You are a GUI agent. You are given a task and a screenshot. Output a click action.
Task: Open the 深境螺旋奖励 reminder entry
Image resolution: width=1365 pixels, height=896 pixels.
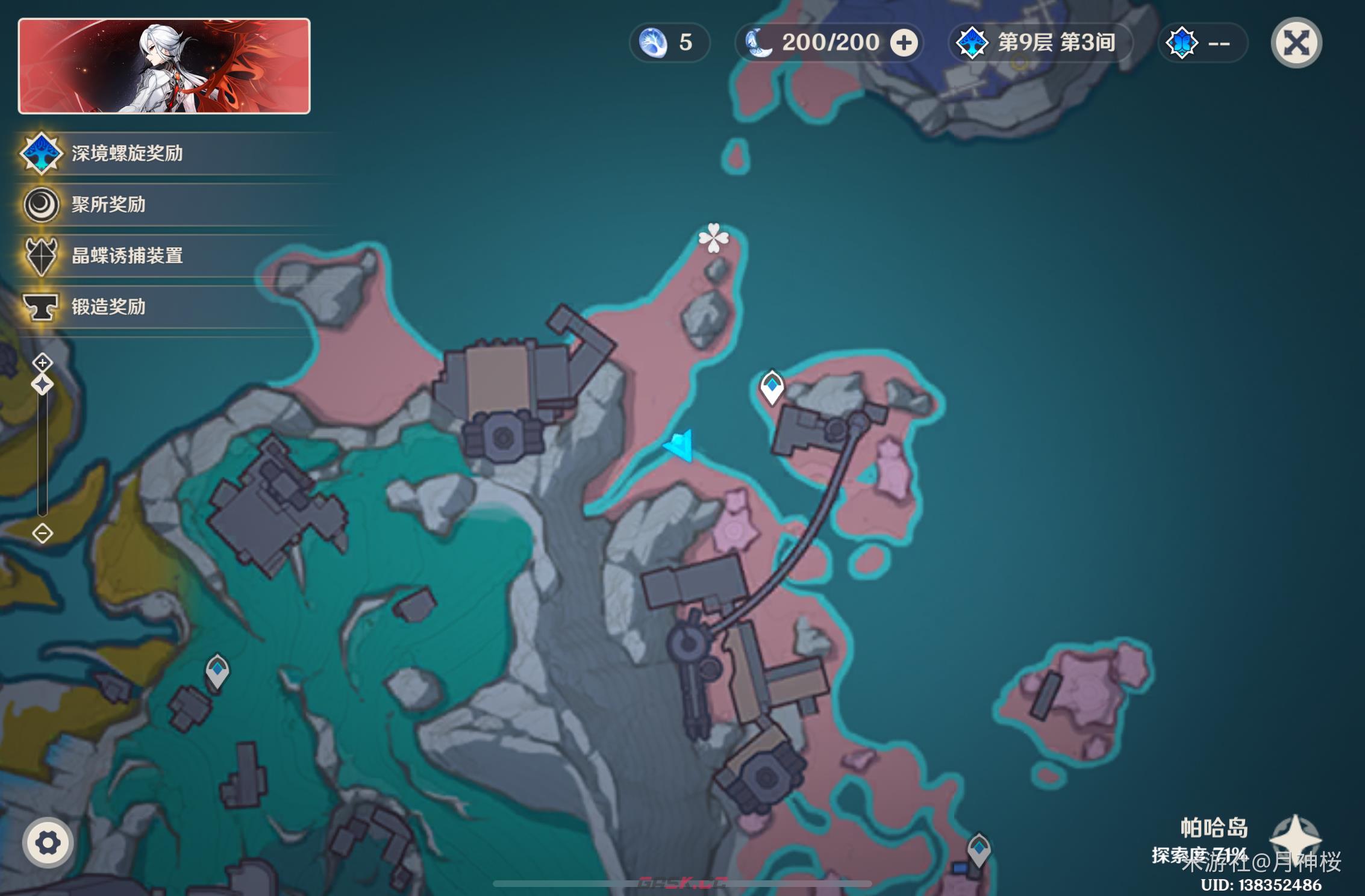[x=127, y=154]
